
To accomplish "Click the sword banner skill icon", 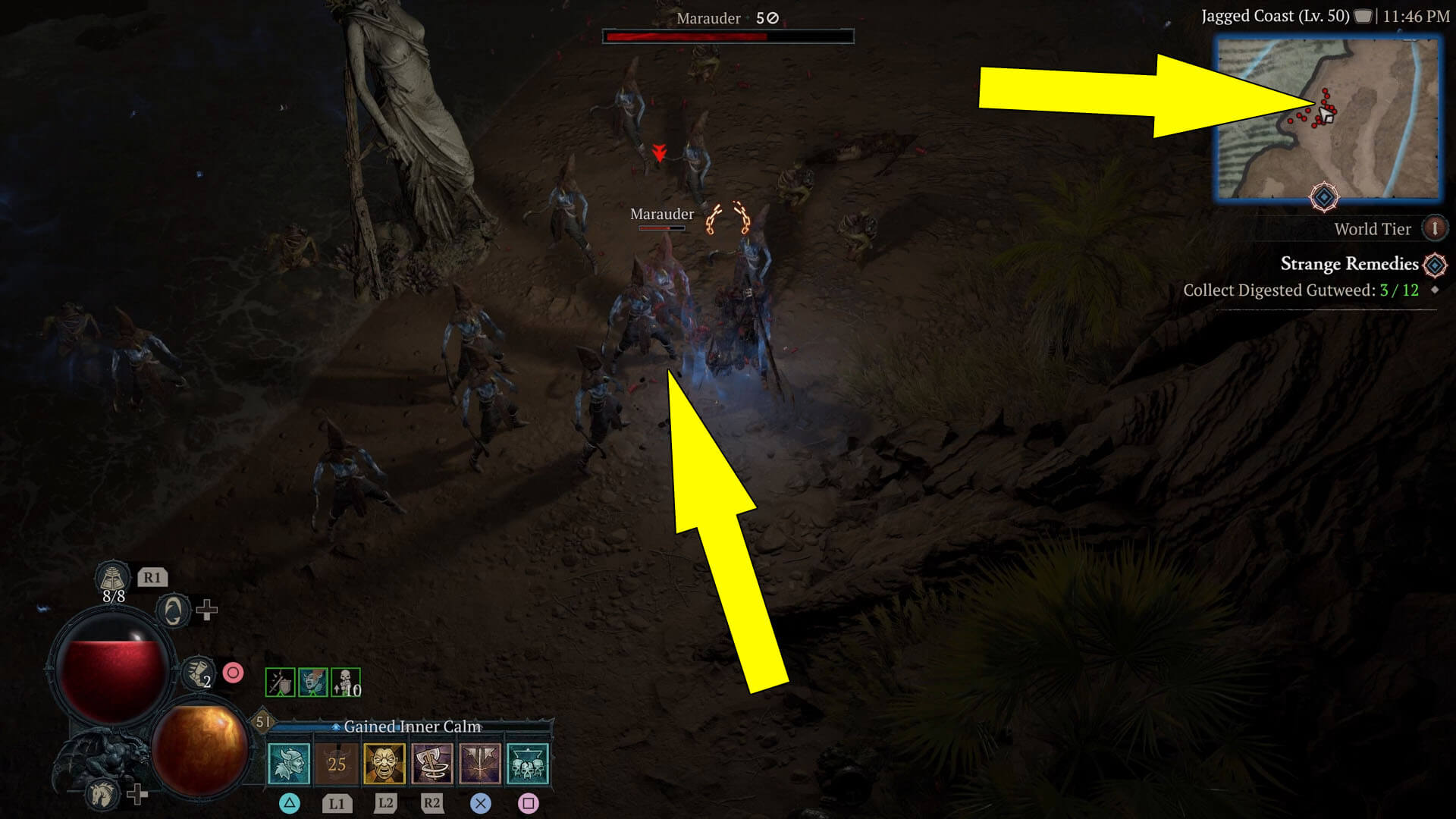I will 482,762.
